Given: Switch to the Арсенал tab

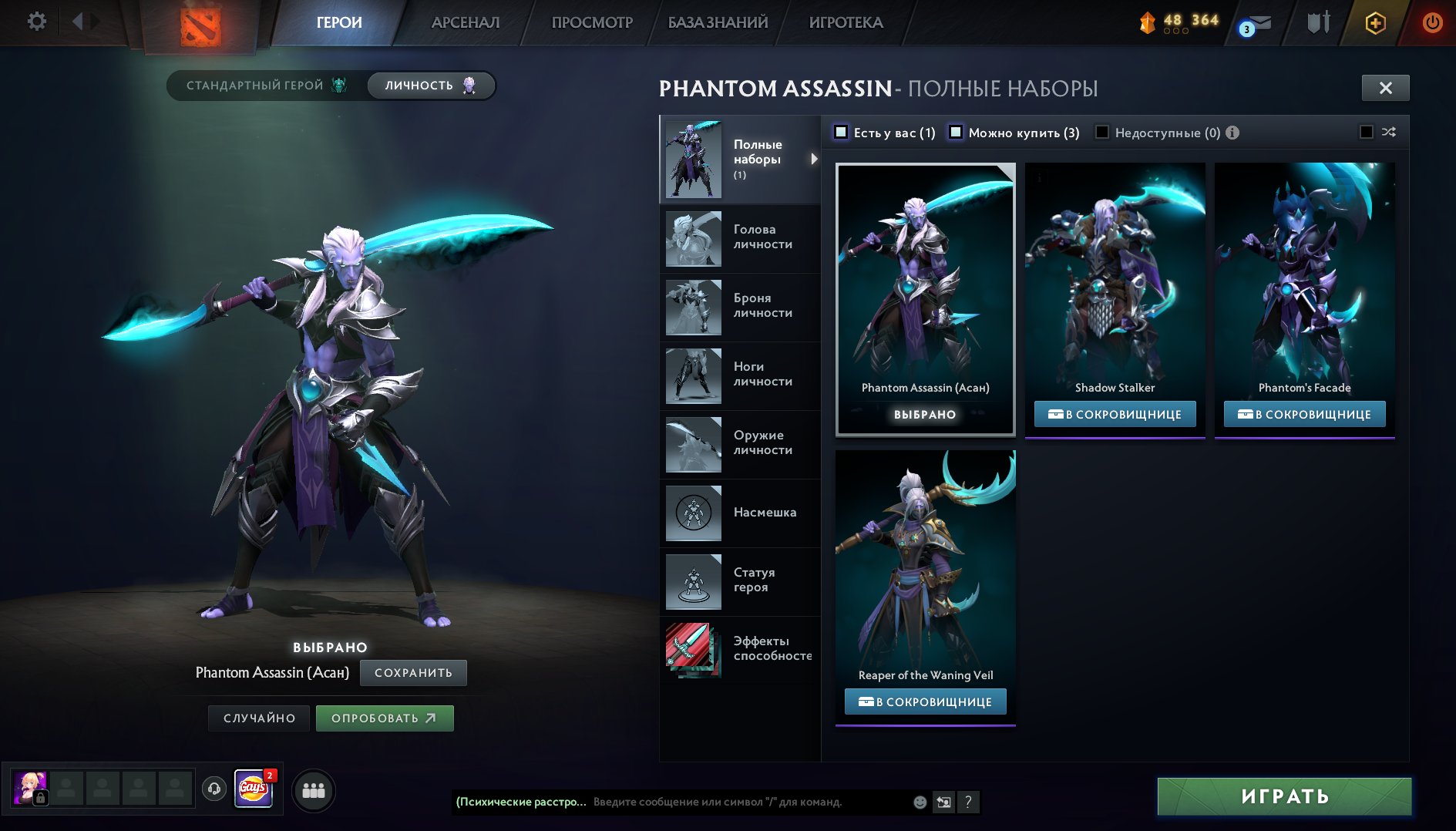Looking at the screenshot, I should (x=465, y=23).
